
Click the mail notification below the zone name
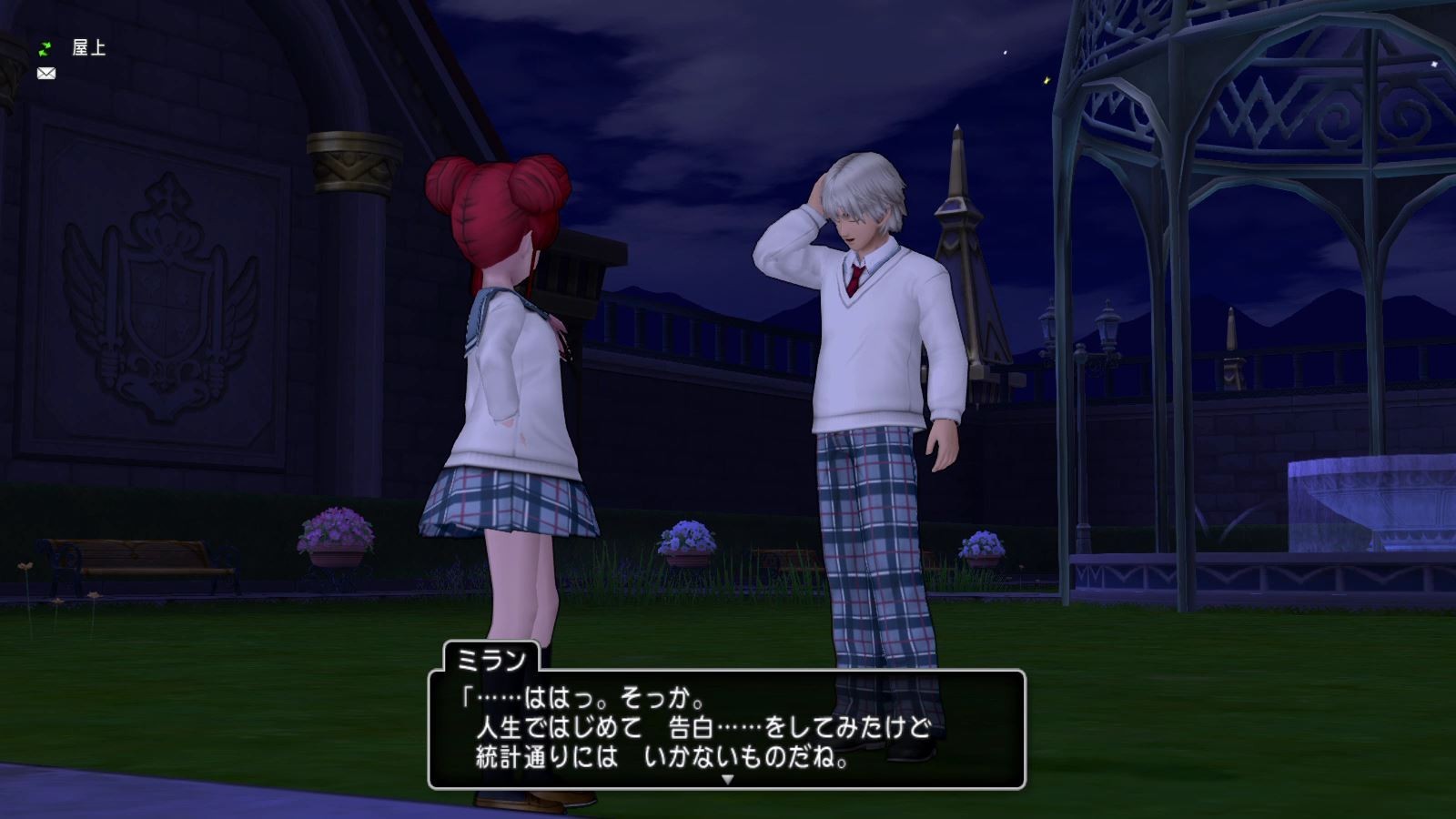[x=45, y=74]
